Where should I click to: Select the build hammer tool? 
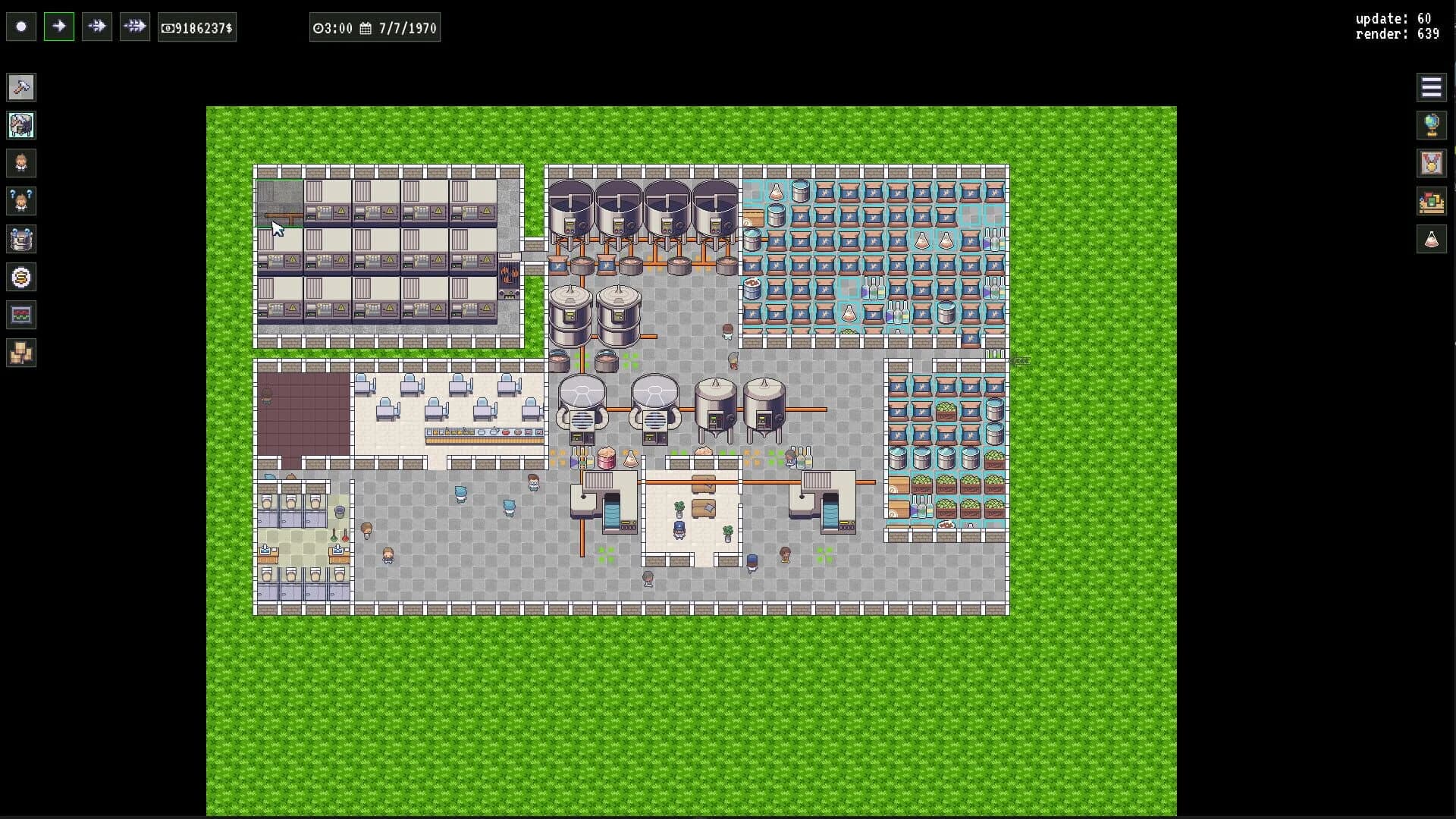tap(21, 87)
